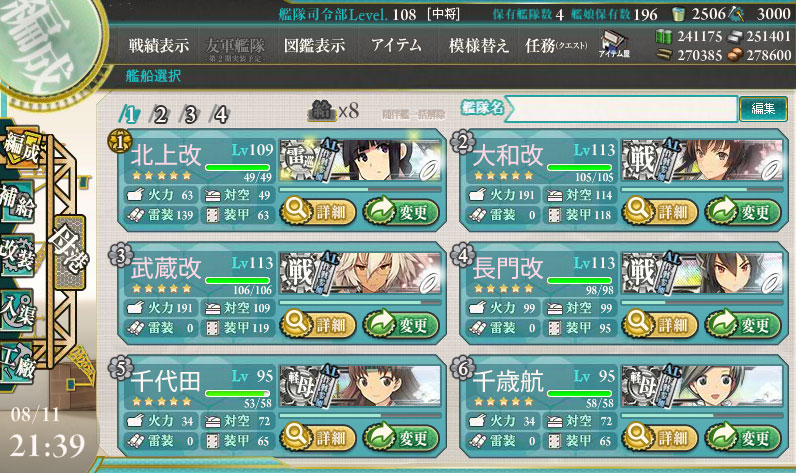
Task: Open the アイテム屋 shop icon
Action: click(614, 46)
